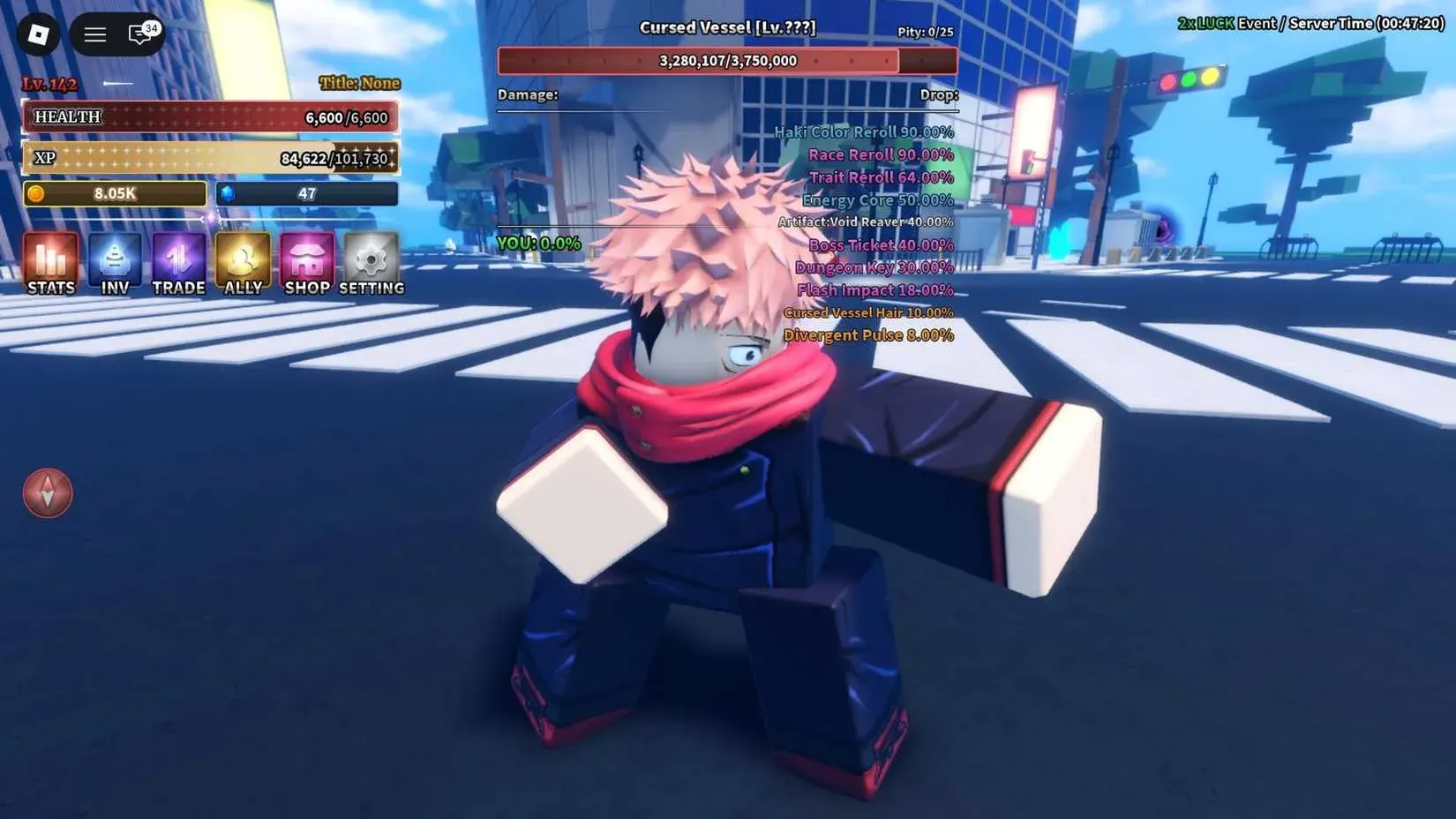Click the chat notification counter showing 34
Screen dimensions: 1456x819
point(150,26)
